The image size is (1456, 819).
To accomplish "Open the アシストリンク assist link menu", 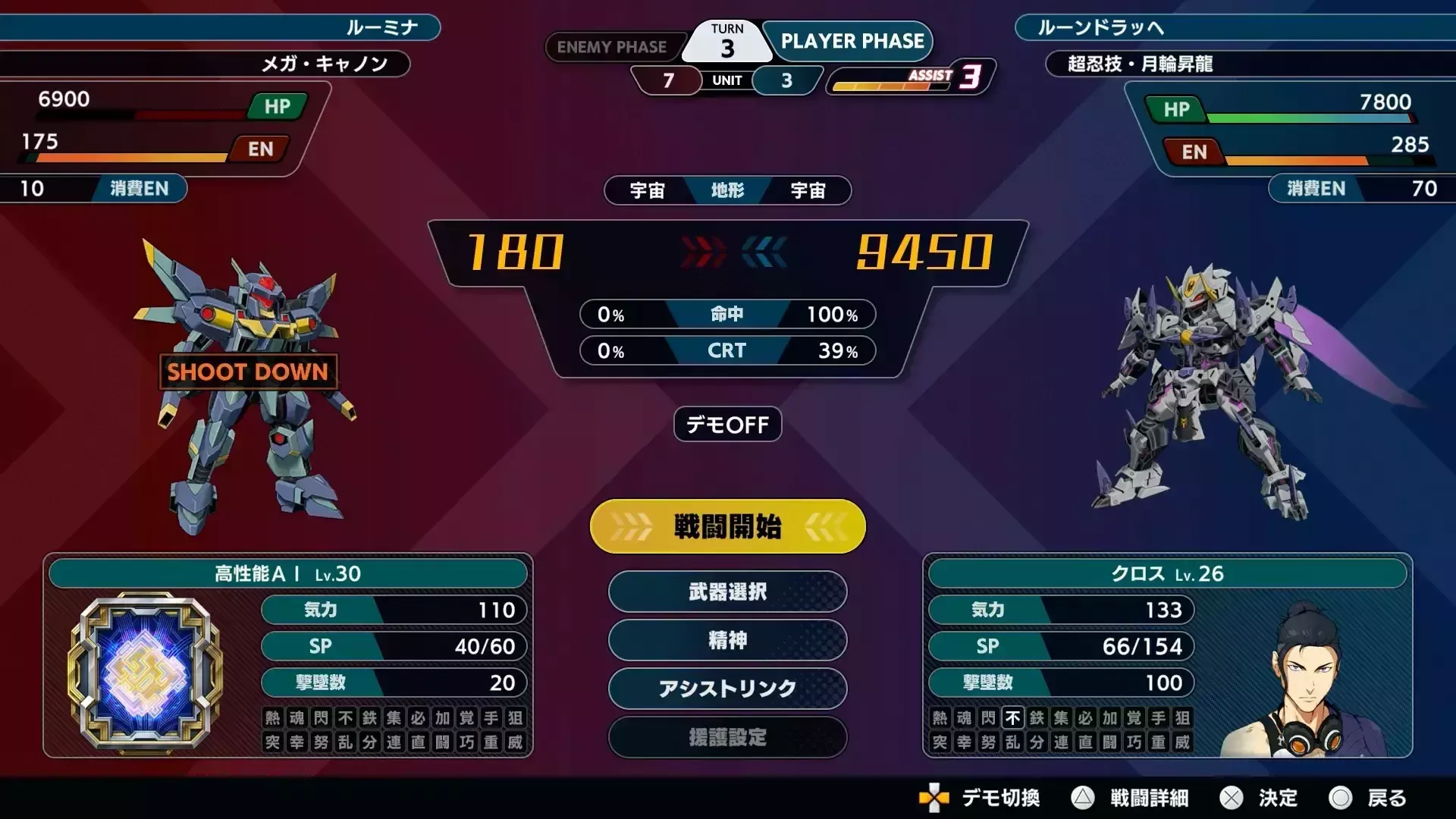I will [726, 689].
